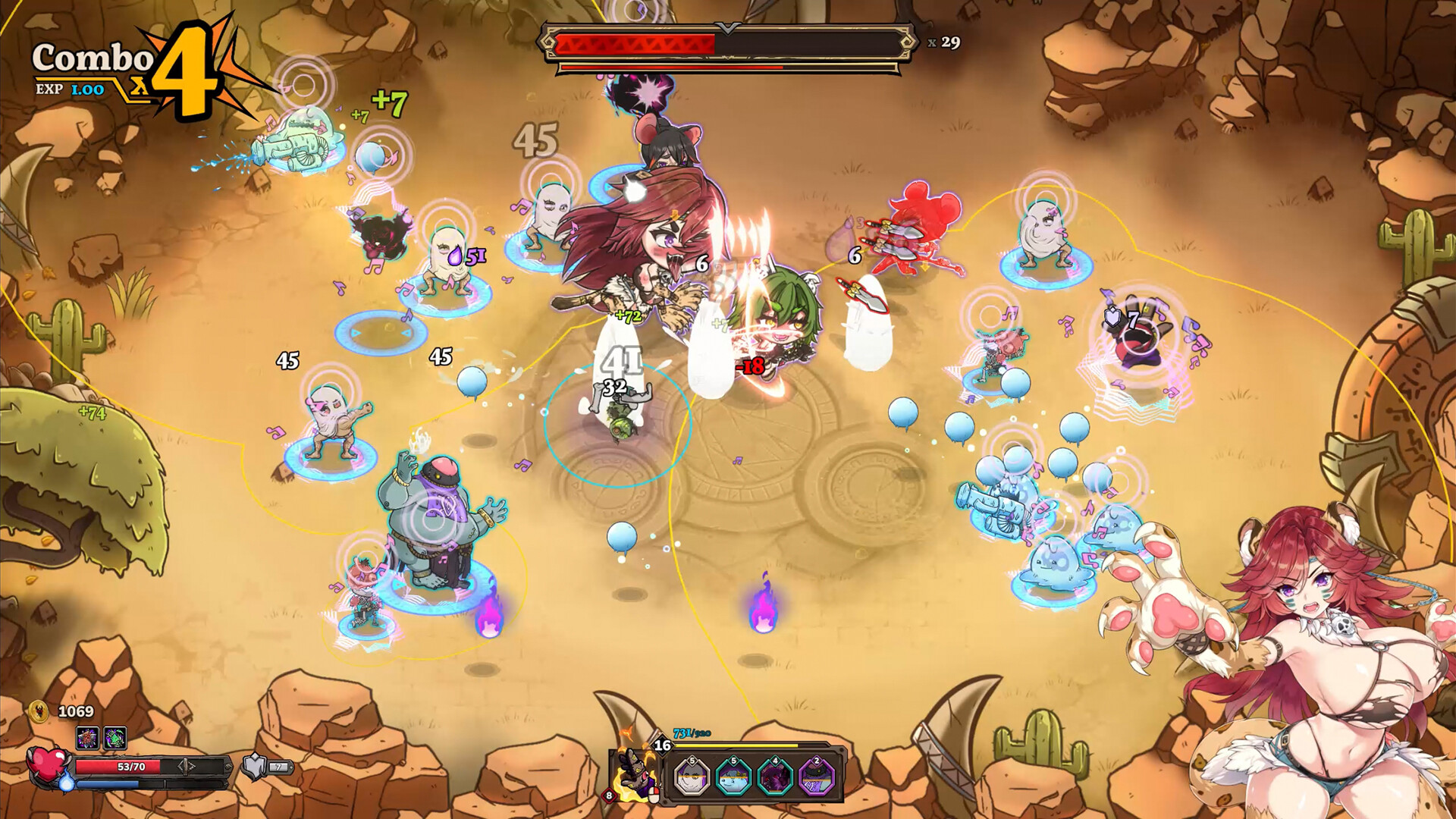
Task: Select the blue slime minion slot
Action: (x=733, y=778)
